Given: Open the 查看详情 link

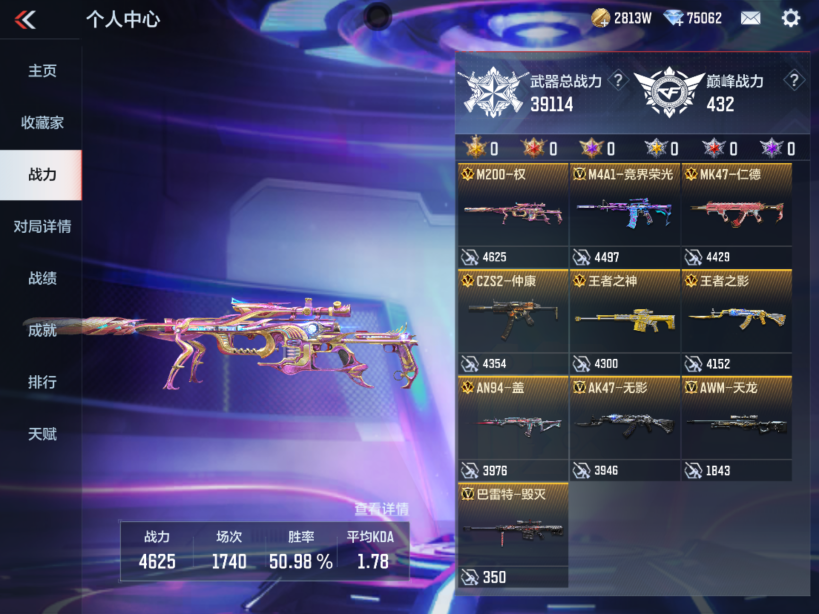Looking at the screenshot, I should click(x=380, y=508).
